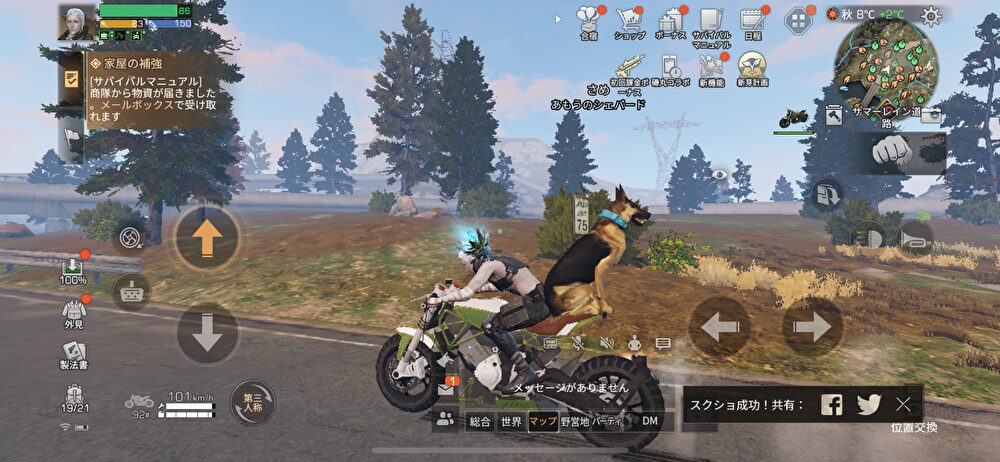Steer left with the left arrow
1000x462 pixels.
click(x=719, y=327)
